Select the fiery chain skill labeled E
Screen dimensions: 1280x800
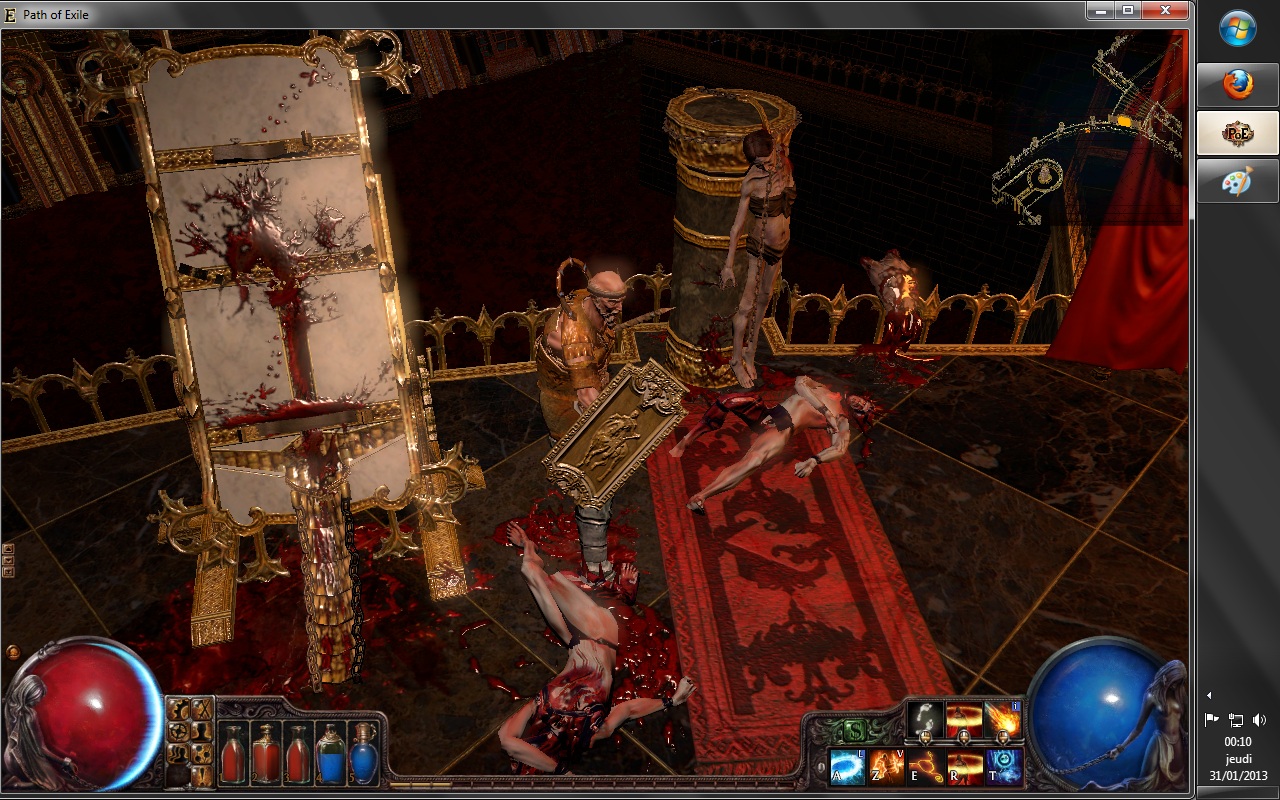click(x=926, y=766)
